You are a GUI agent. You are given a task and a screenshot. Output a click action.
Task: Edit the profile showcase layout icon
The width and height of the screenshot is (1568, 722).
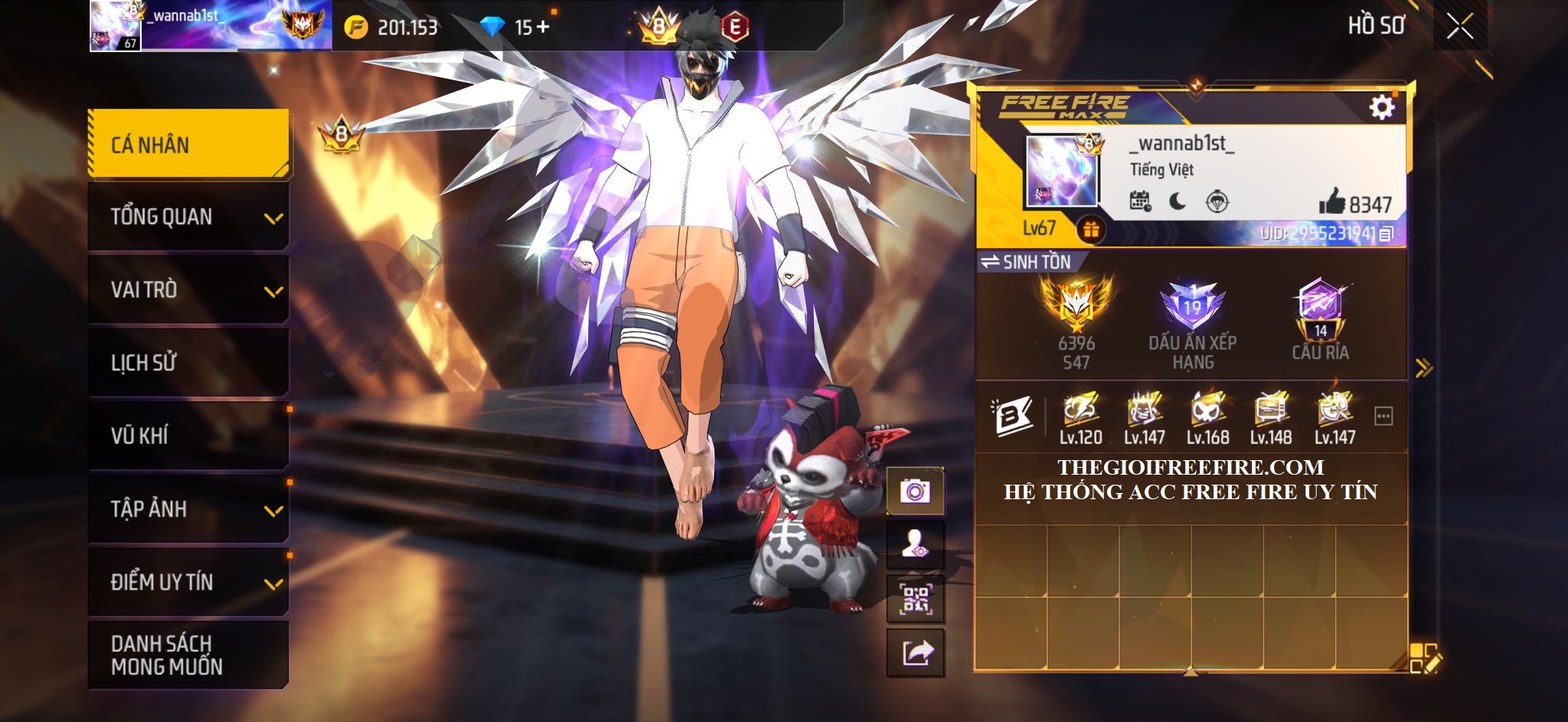pos(1424,658)
